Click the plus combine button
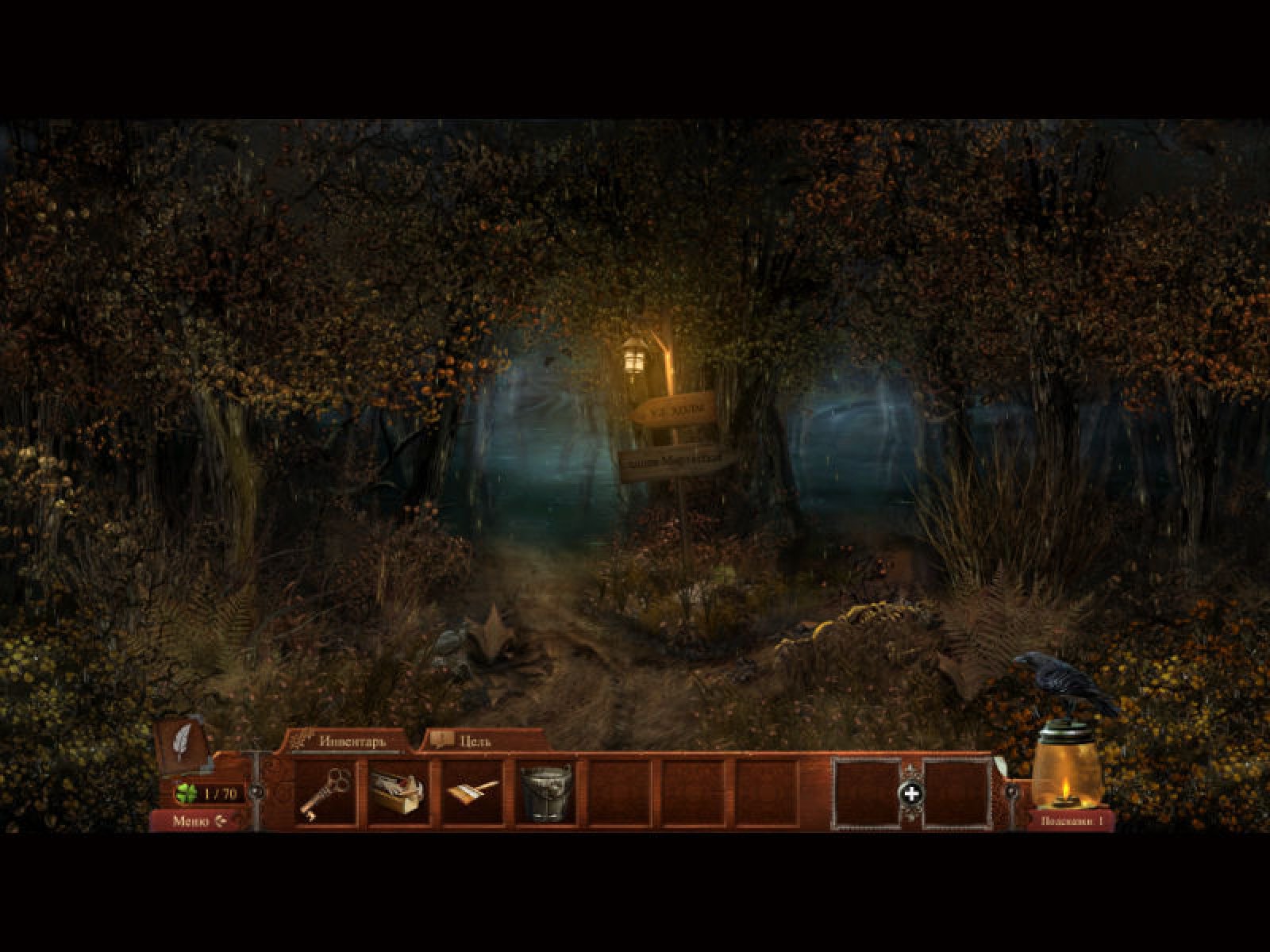 coord(912,793)
